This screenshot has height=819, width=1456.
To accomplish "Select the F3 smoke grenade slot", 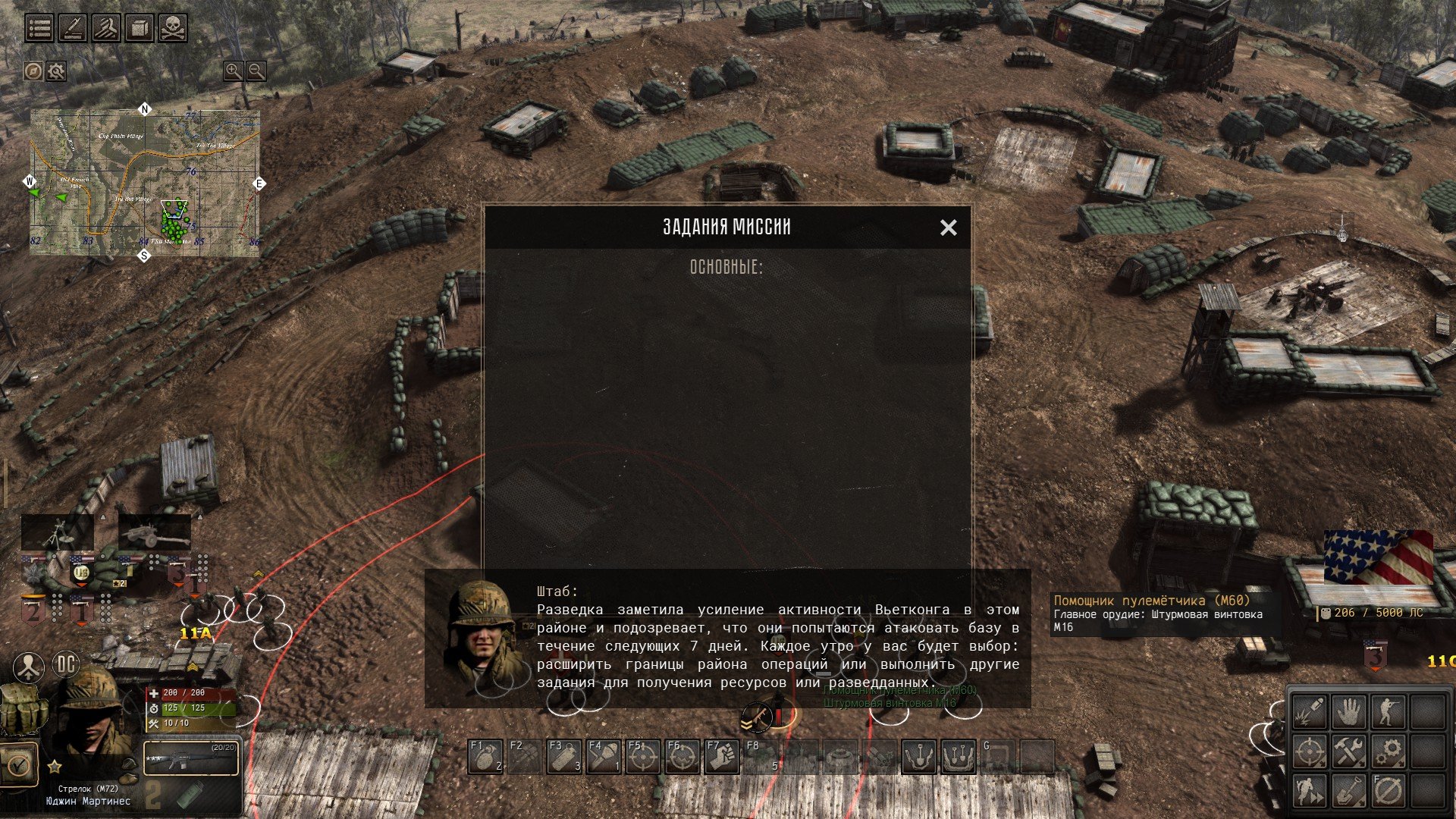I will pos(564,757).
